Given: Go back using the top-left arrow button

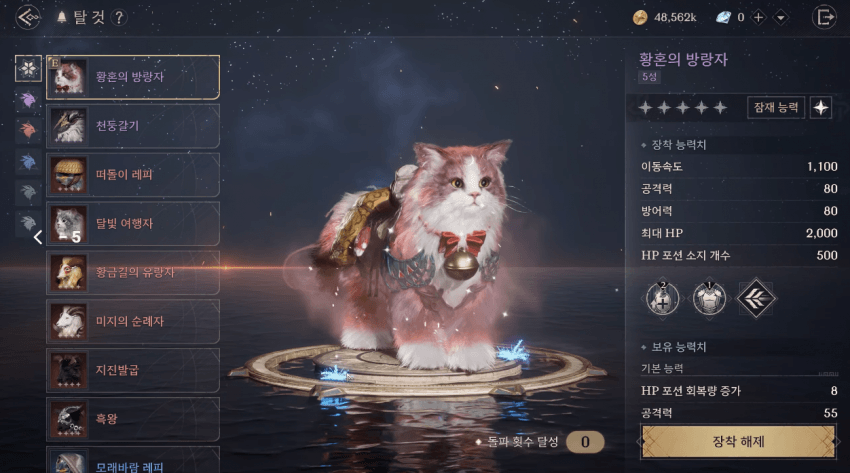Looking at the screenshot, I should pos(28,17).
